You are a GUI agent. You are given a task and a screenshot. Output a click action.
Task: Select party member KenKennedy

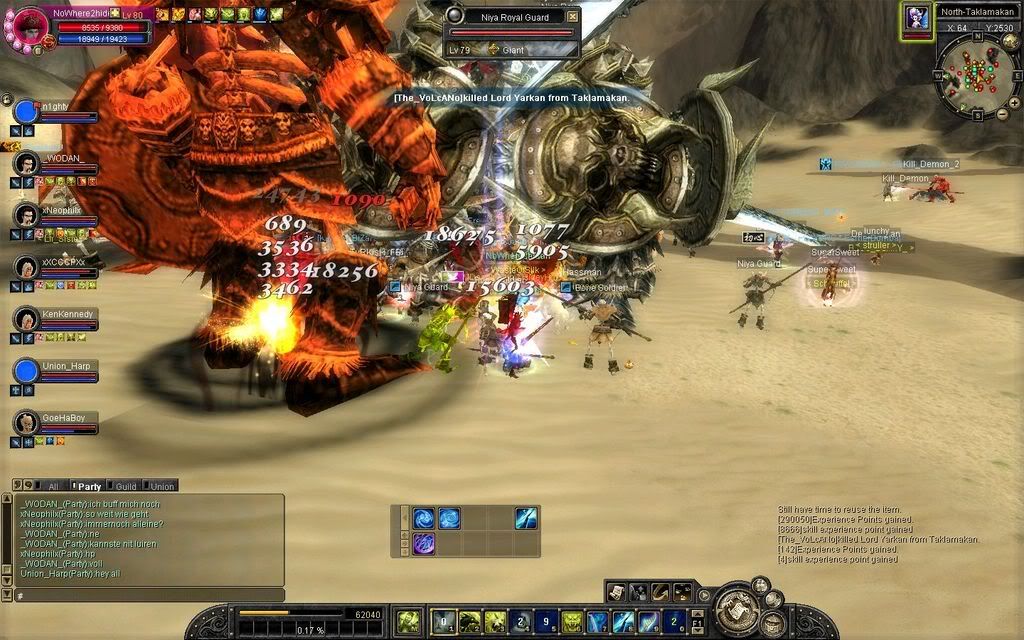(x=27, y=319)
